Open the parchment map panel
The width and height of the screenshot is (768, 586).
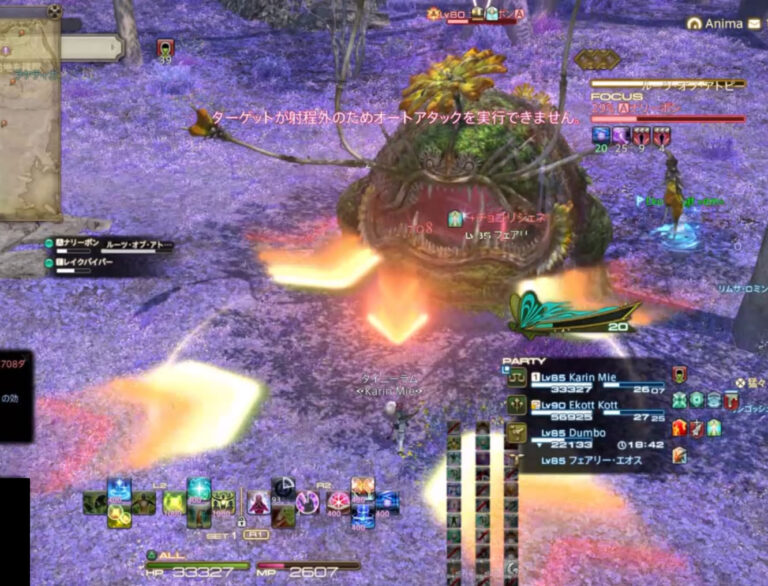[30, 130]
